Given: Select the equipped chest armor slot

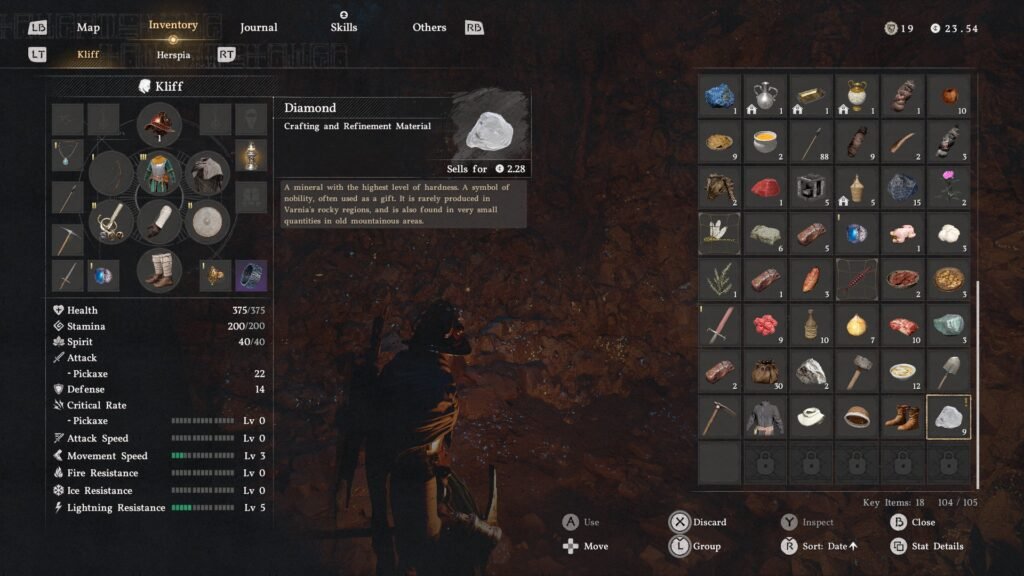Looking at the screenshot, I should coord(158,173).
